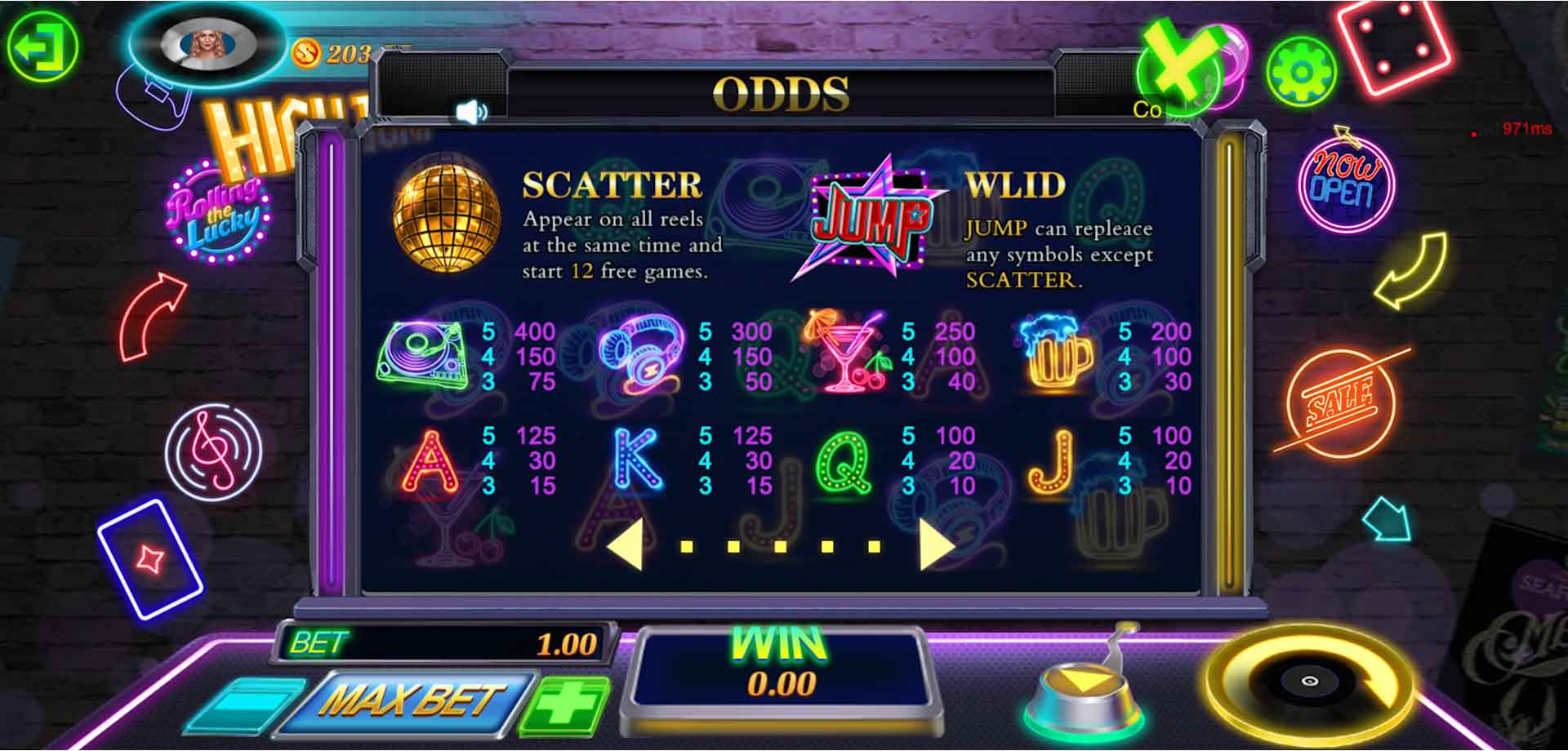
Task: Exit the game via green back arrow
Action: pyautogui.click(x=42, y=47)
